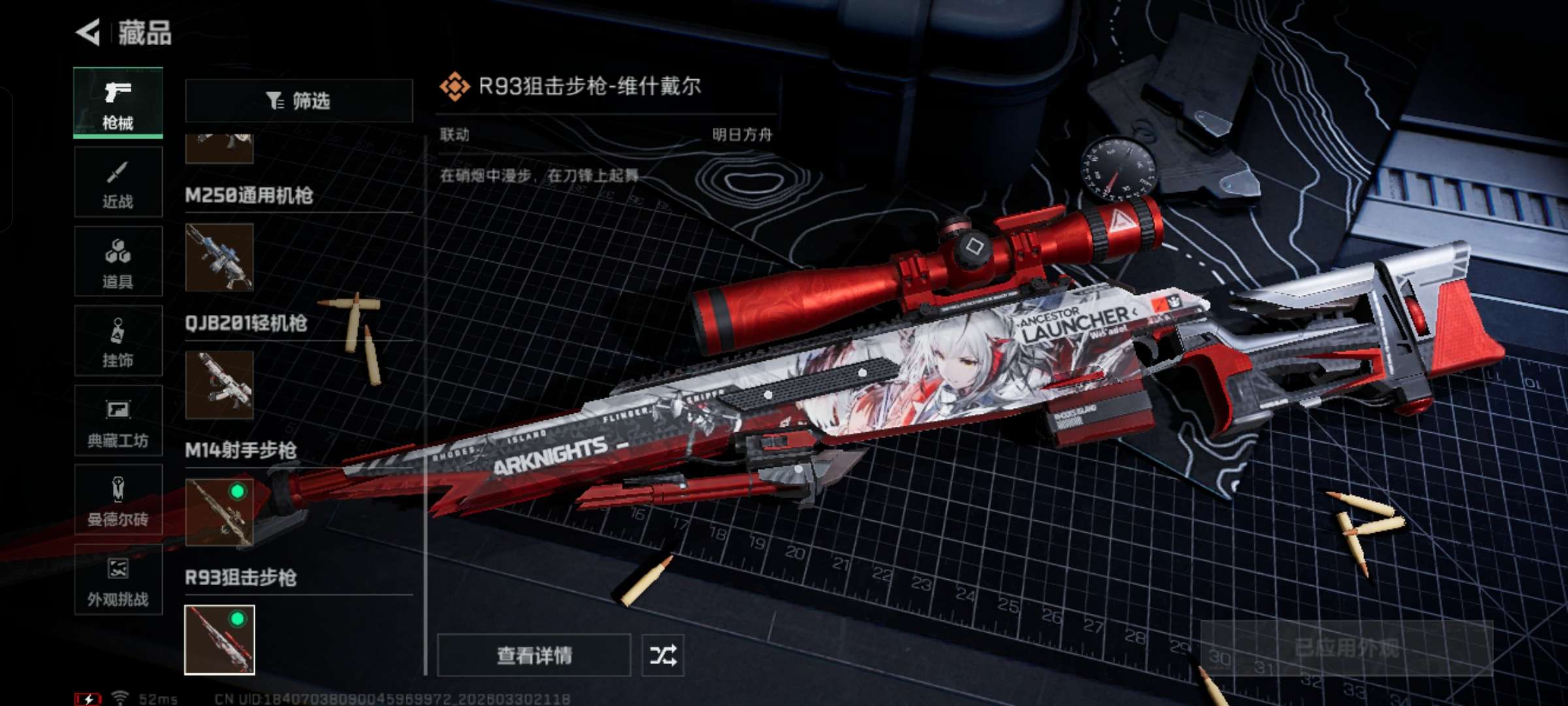Open the 近战 melee category
This screenshot has width=1568, height=706.
[118, 182]
